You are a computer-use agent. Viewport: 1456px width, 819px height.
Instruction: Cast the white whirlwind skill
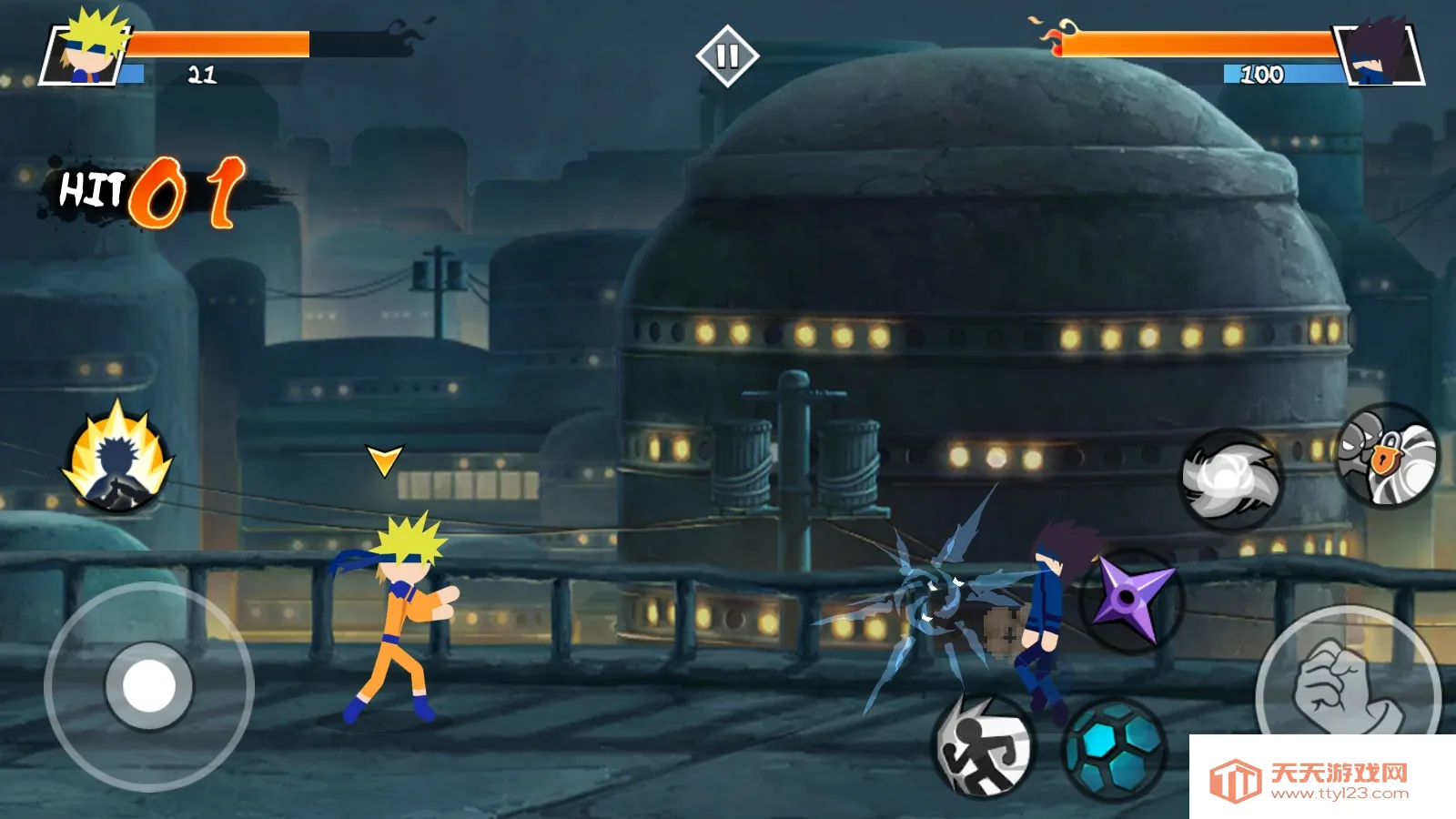click(1230, 479)
